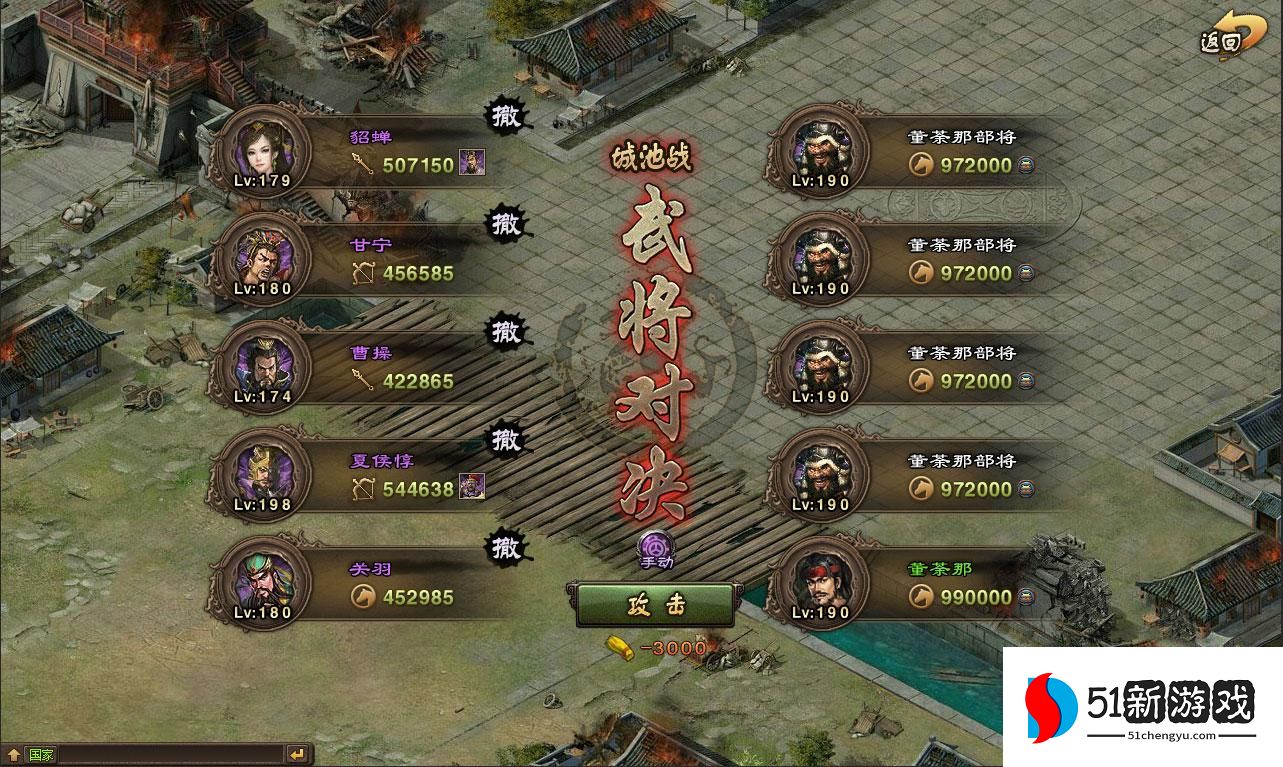The height and width of the screenshot is (767, 1283).
Task: Withdraw 关羽 using his 撤 tag
Action: pyautogui.click(x=505, y=547)
